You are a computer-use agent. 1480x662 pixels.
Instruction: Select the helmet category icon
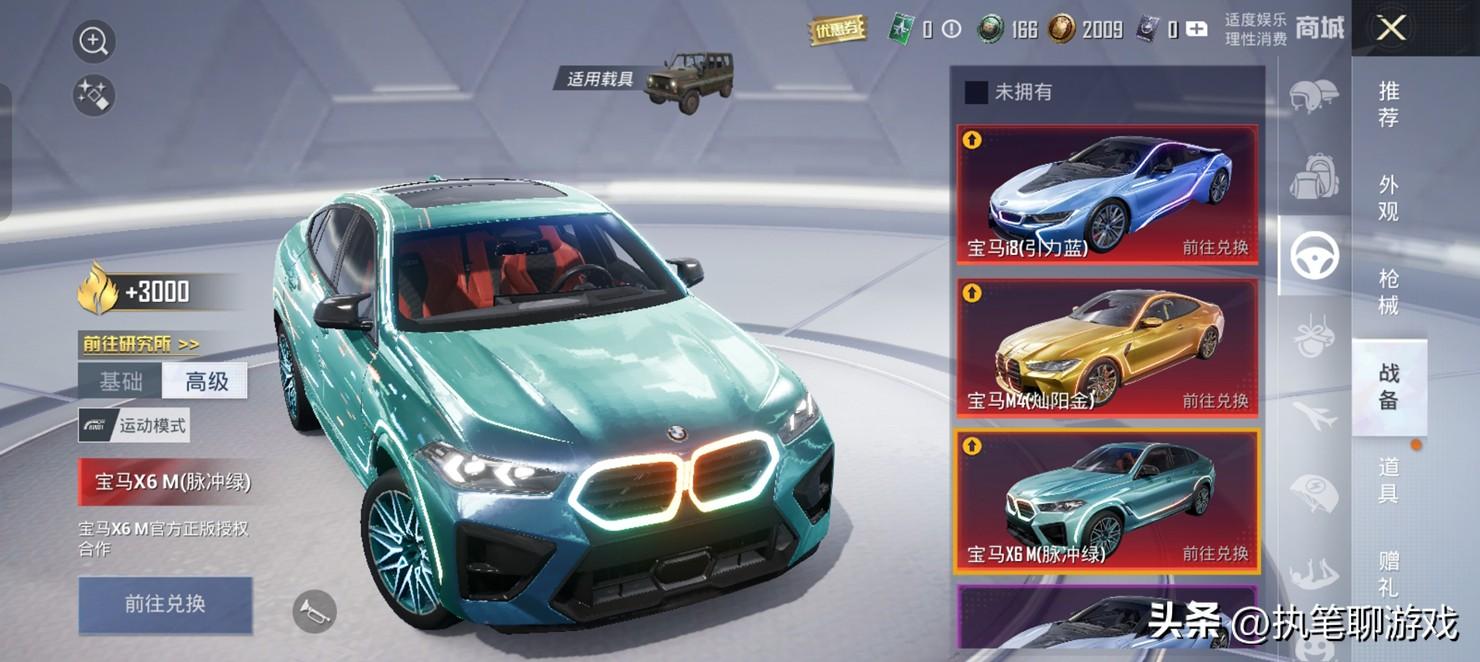[1313, 98]
